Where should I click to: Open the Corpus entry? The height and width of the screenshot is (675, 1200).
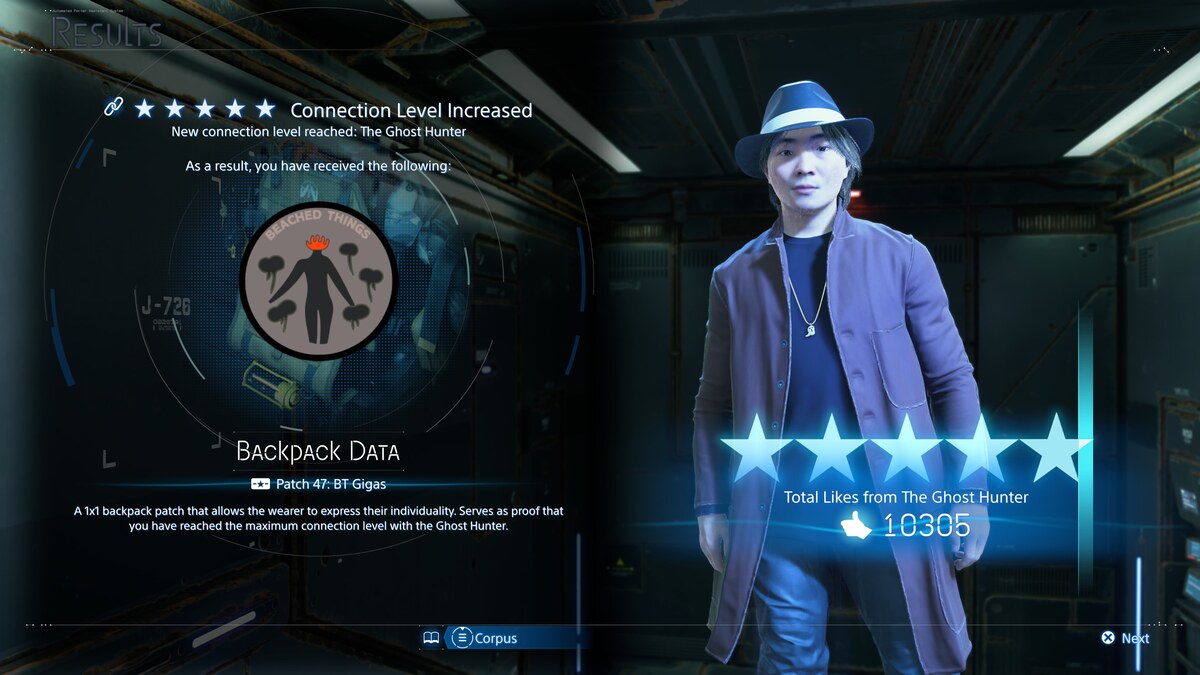click(x=485, y=638)
